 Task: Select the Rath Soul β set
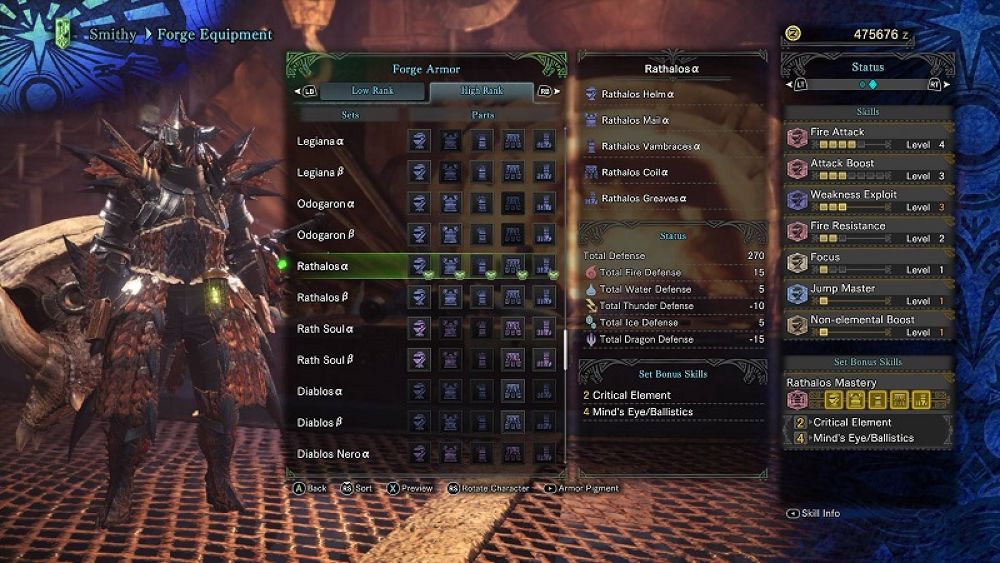(x=325, y=360)
